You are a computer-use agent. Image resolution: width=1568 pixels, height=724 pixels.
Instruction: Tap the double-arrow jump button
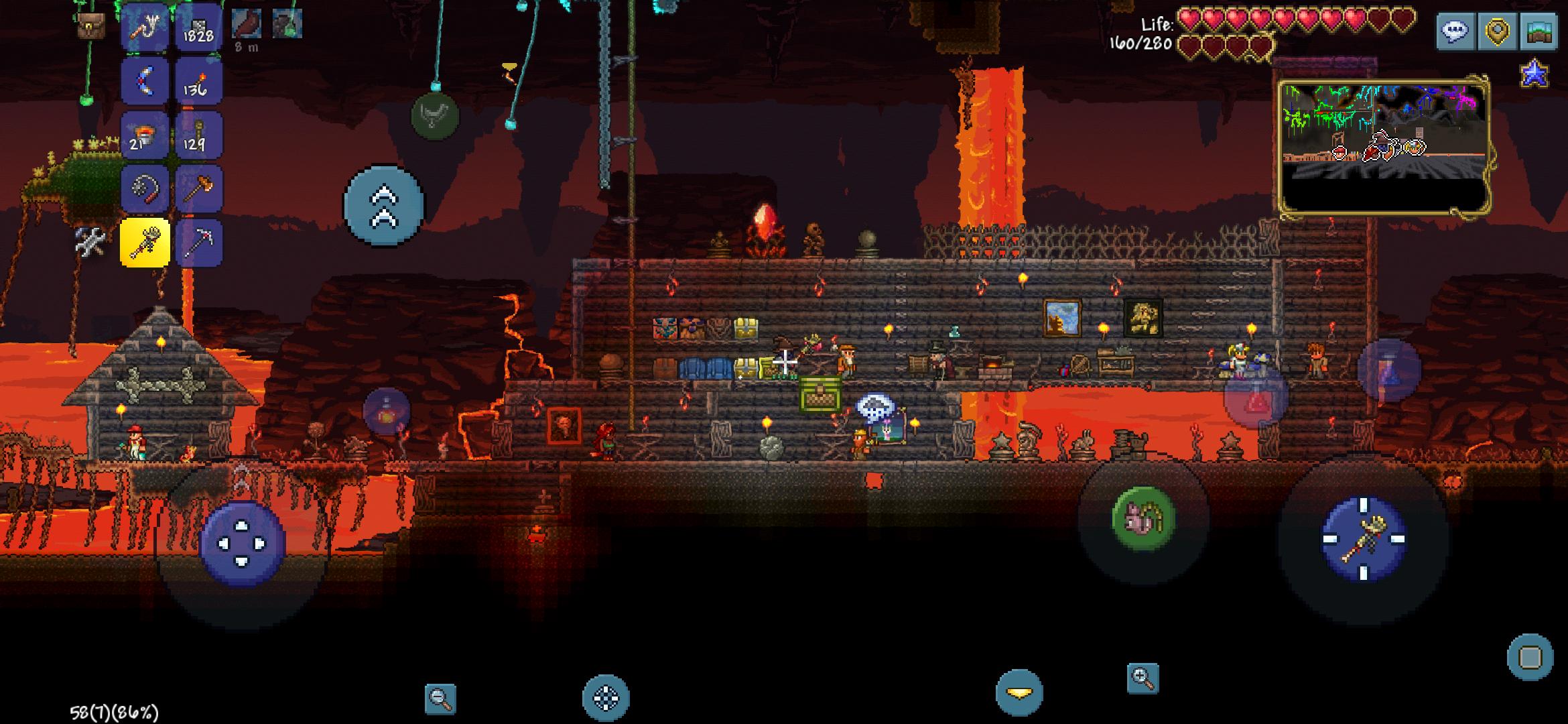click(x=384, y=205)
